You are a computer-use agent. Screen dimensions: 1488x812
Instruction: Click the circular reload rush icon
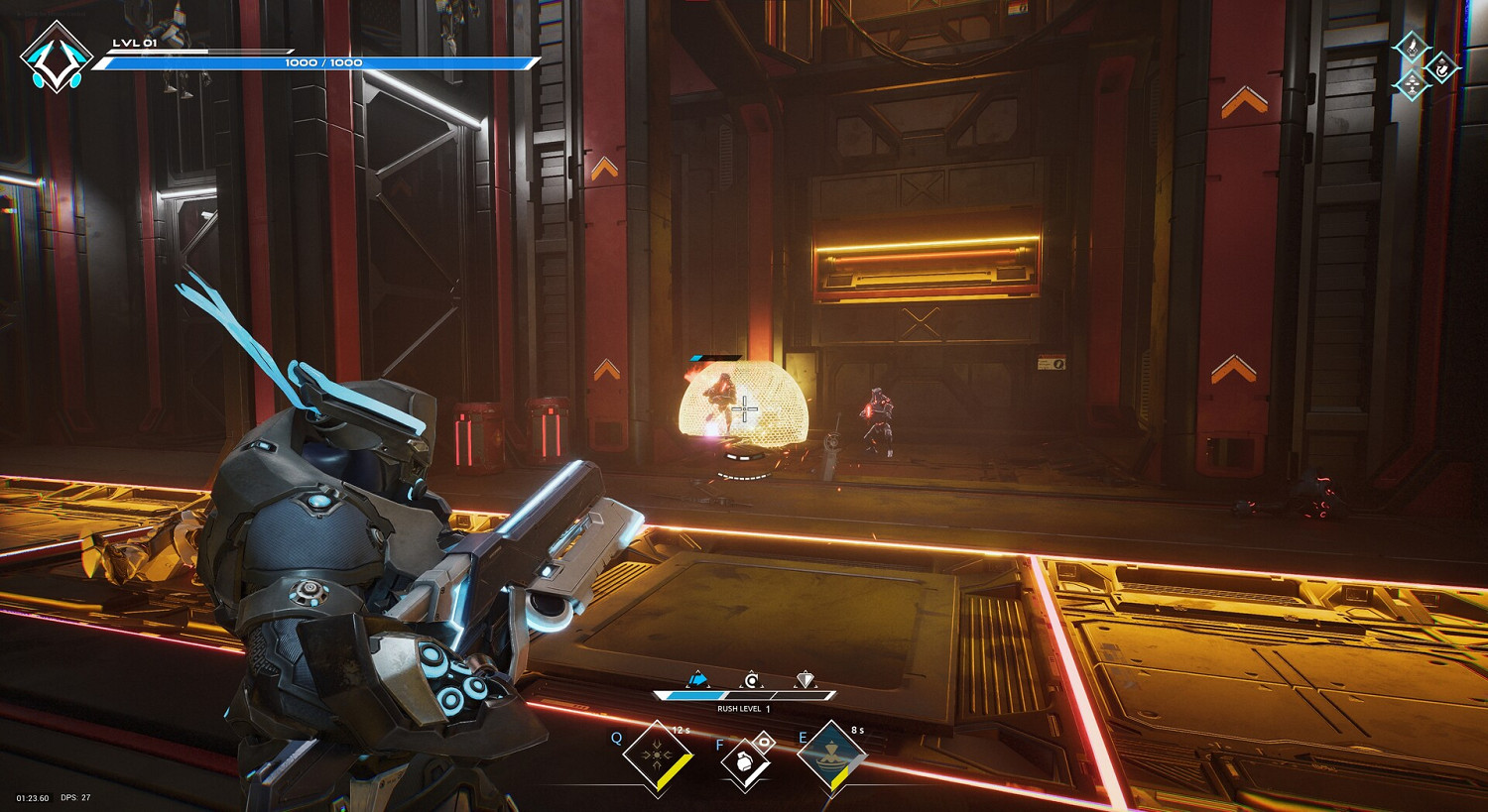[752, 680]
